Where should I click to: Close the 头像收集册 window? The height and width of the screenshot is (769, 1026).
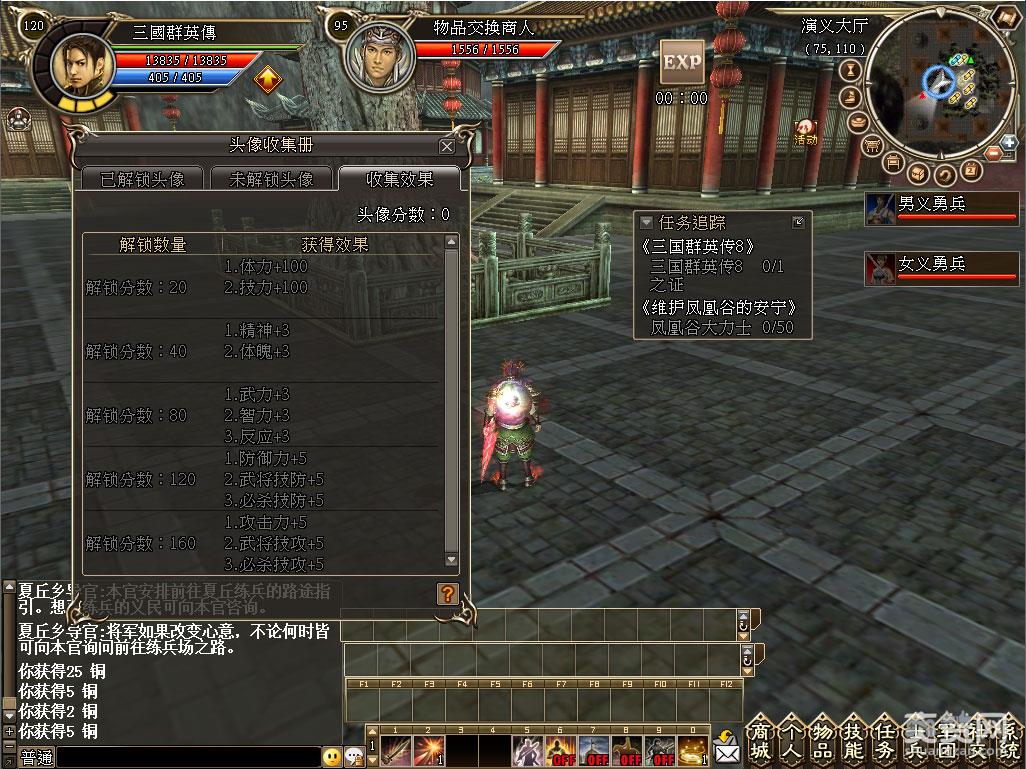click(x=446, y=146)
